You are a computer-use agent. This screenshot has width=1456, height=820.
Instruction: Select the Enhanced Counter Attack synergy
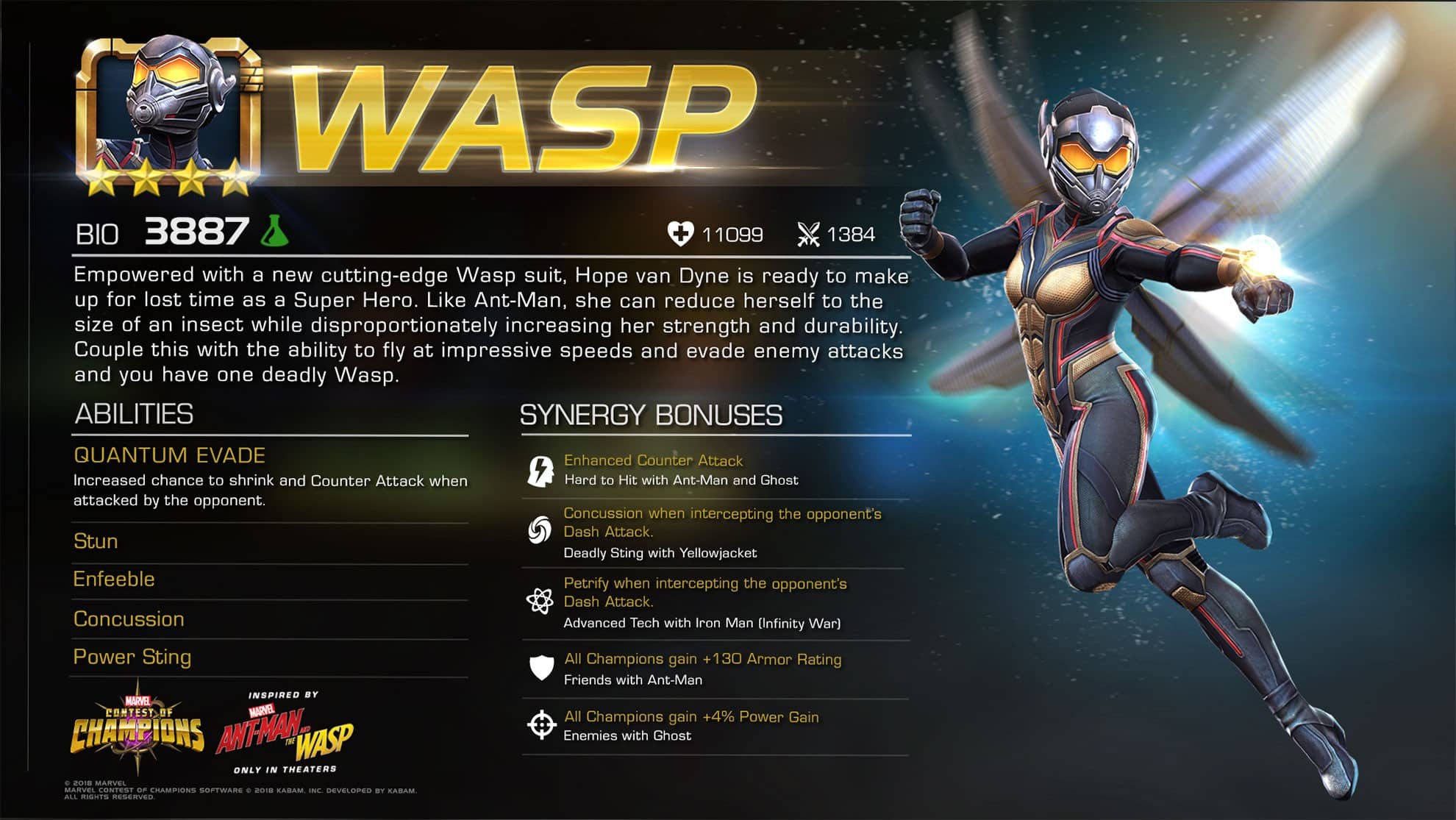[x=653, y=461]
